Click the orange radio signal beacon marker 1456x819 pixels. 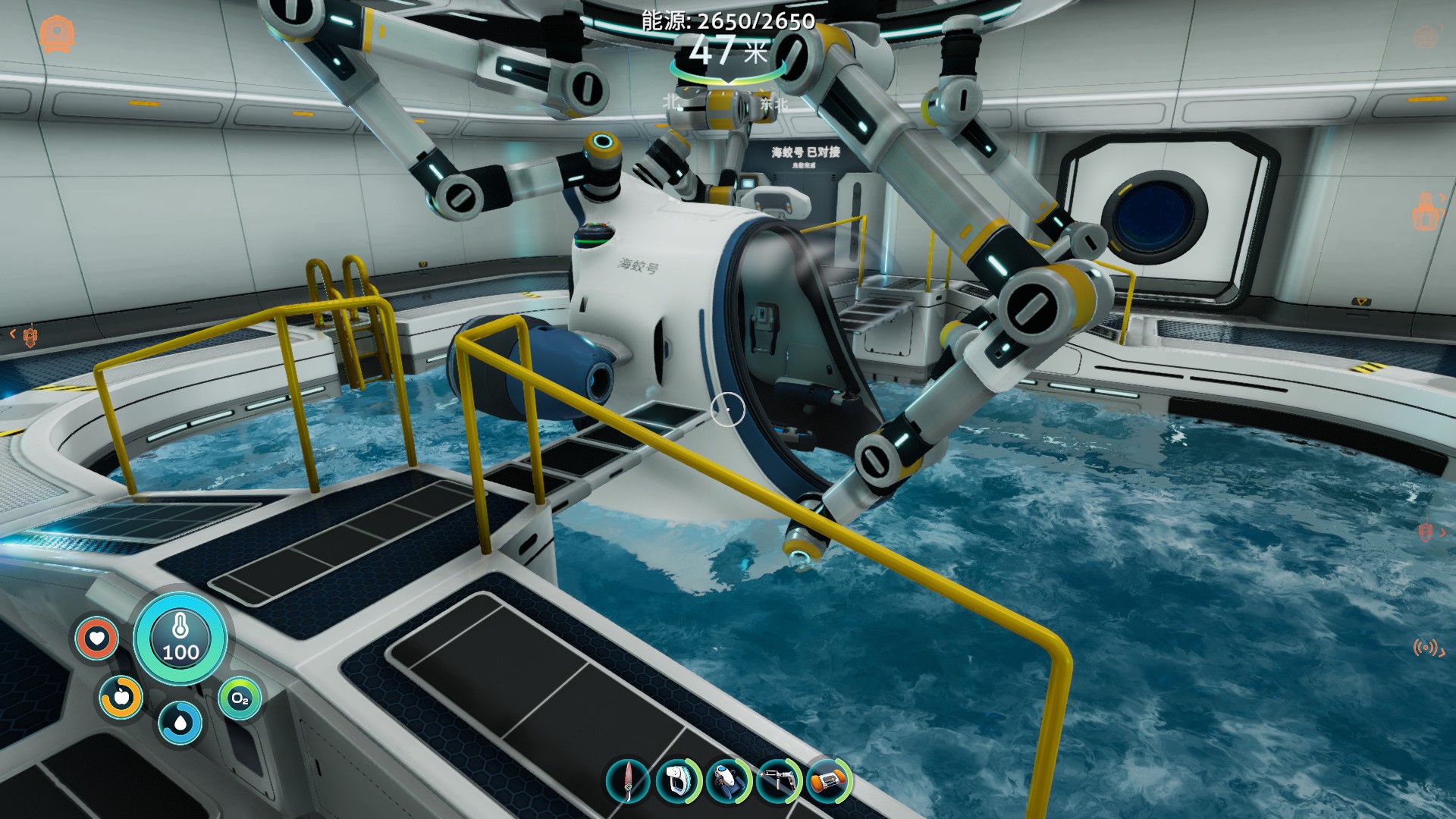pyautogui.click(x=1426, y=648)
